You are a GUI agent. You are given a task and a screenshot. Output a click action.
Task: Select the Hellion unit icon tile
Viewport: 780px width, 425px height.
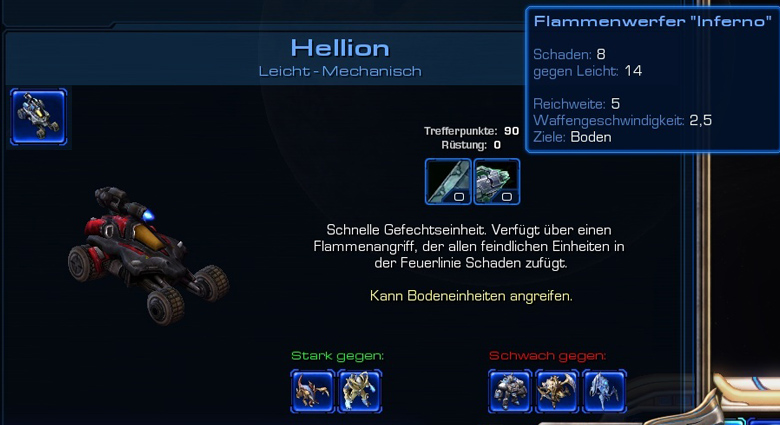tap(39, 117)
